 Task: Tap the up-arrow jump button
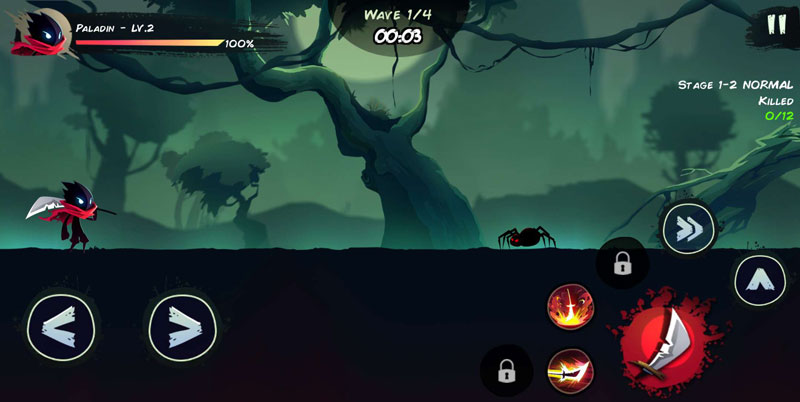pyautogui.click(x=760, y=280)
